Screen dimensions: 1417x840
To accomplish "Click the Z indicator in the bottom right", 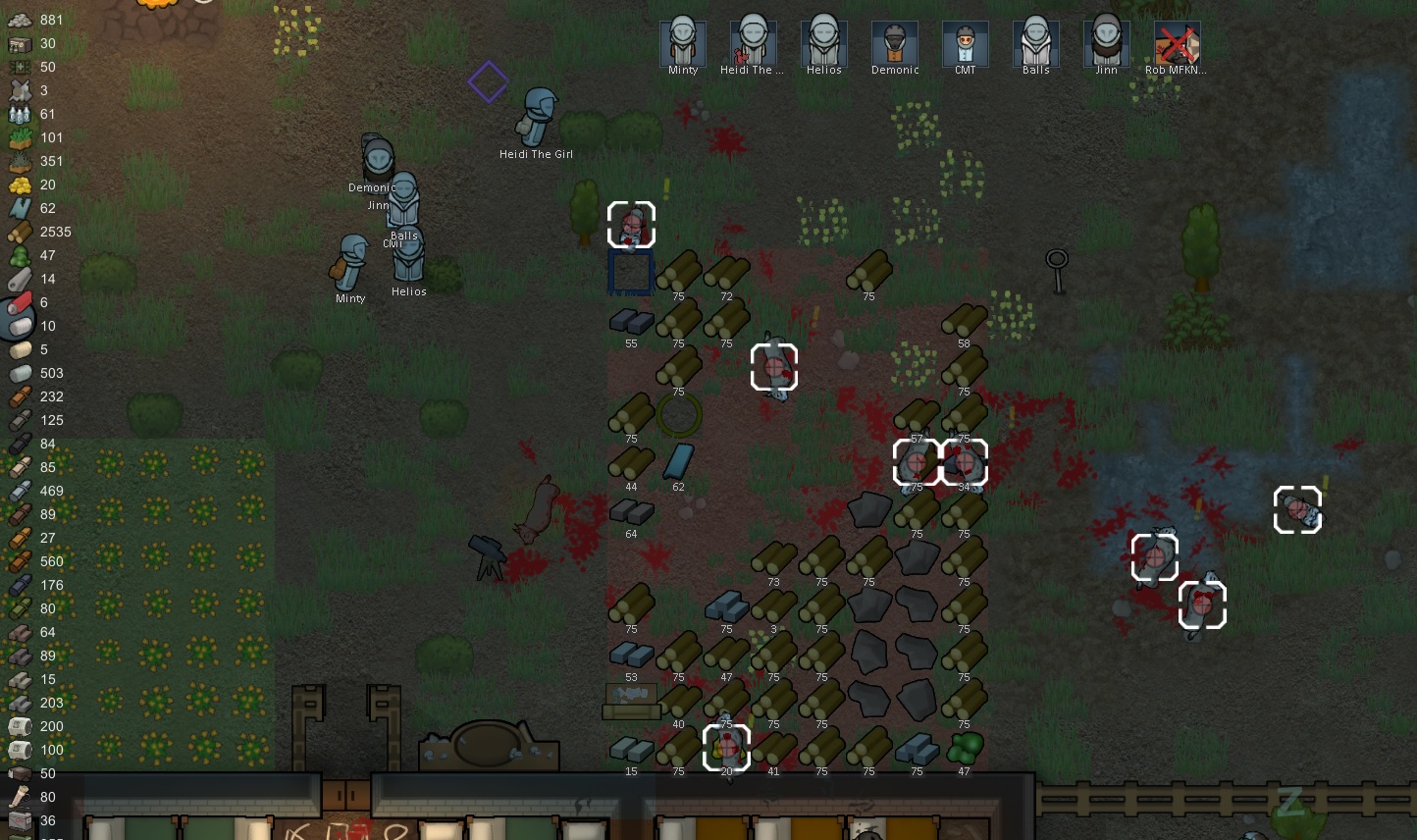I will click(x=1290, y=802).
